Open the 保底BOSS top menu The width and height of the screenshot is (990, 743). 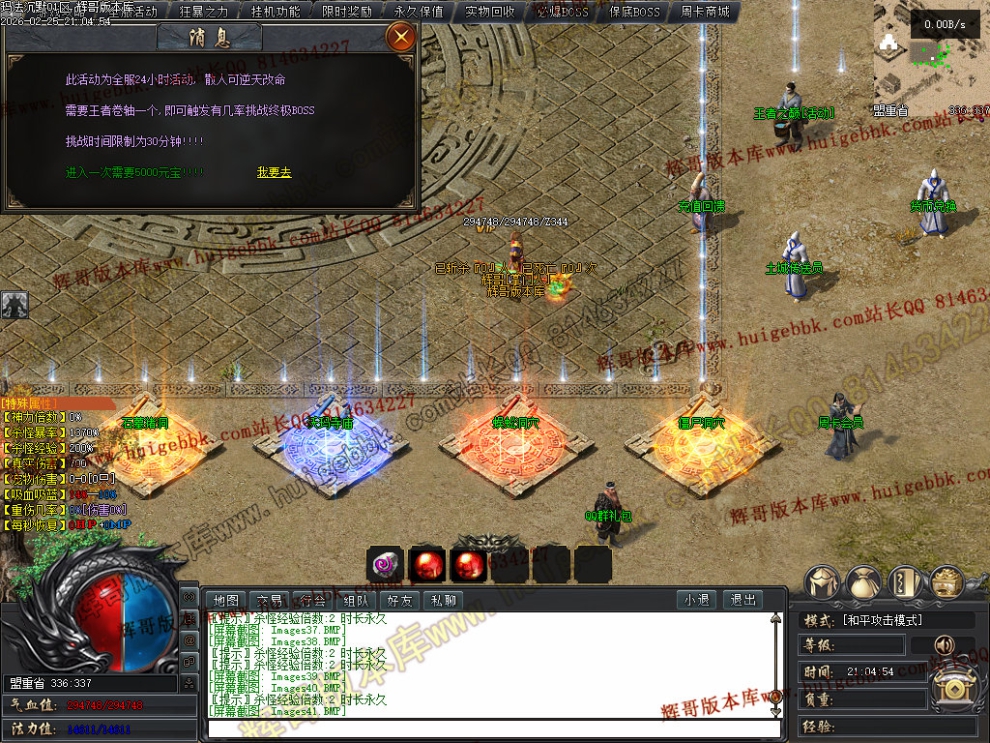pyautogui.click(x=634, y=12)
